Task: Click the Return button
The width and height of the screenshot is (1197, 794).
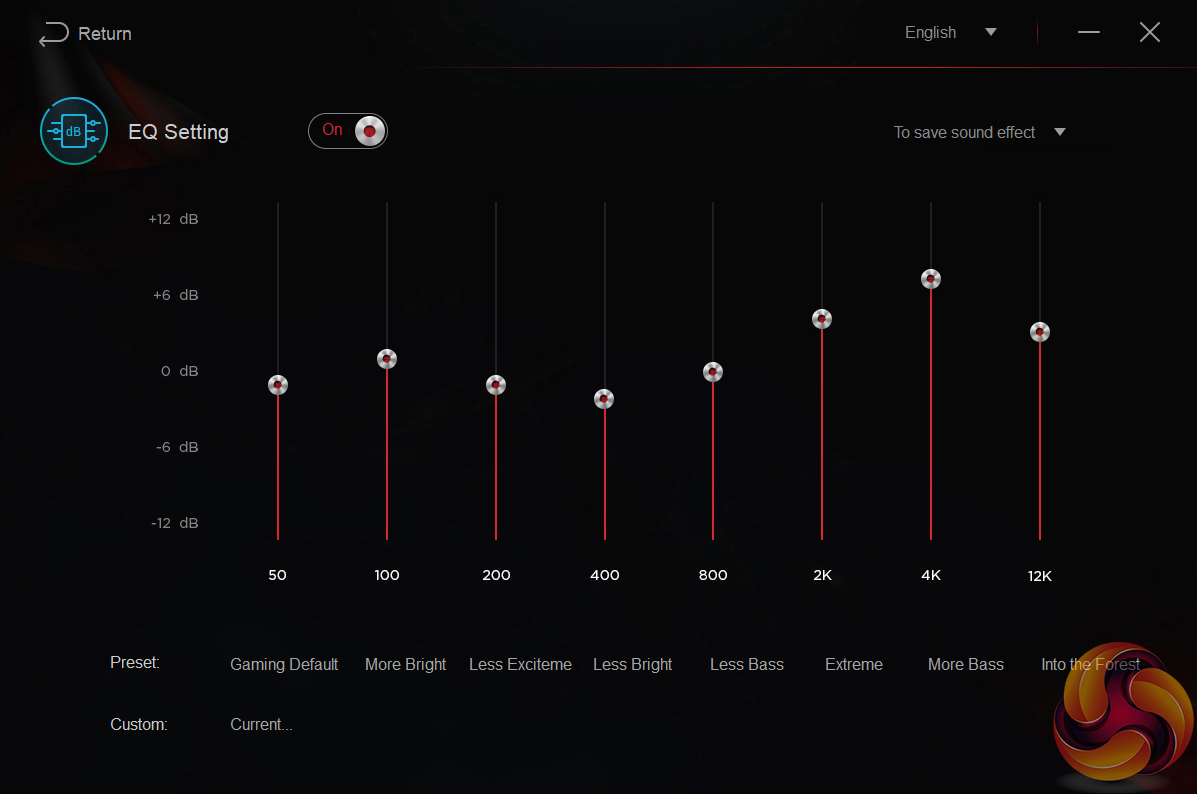Action: (x=86, y=34)
